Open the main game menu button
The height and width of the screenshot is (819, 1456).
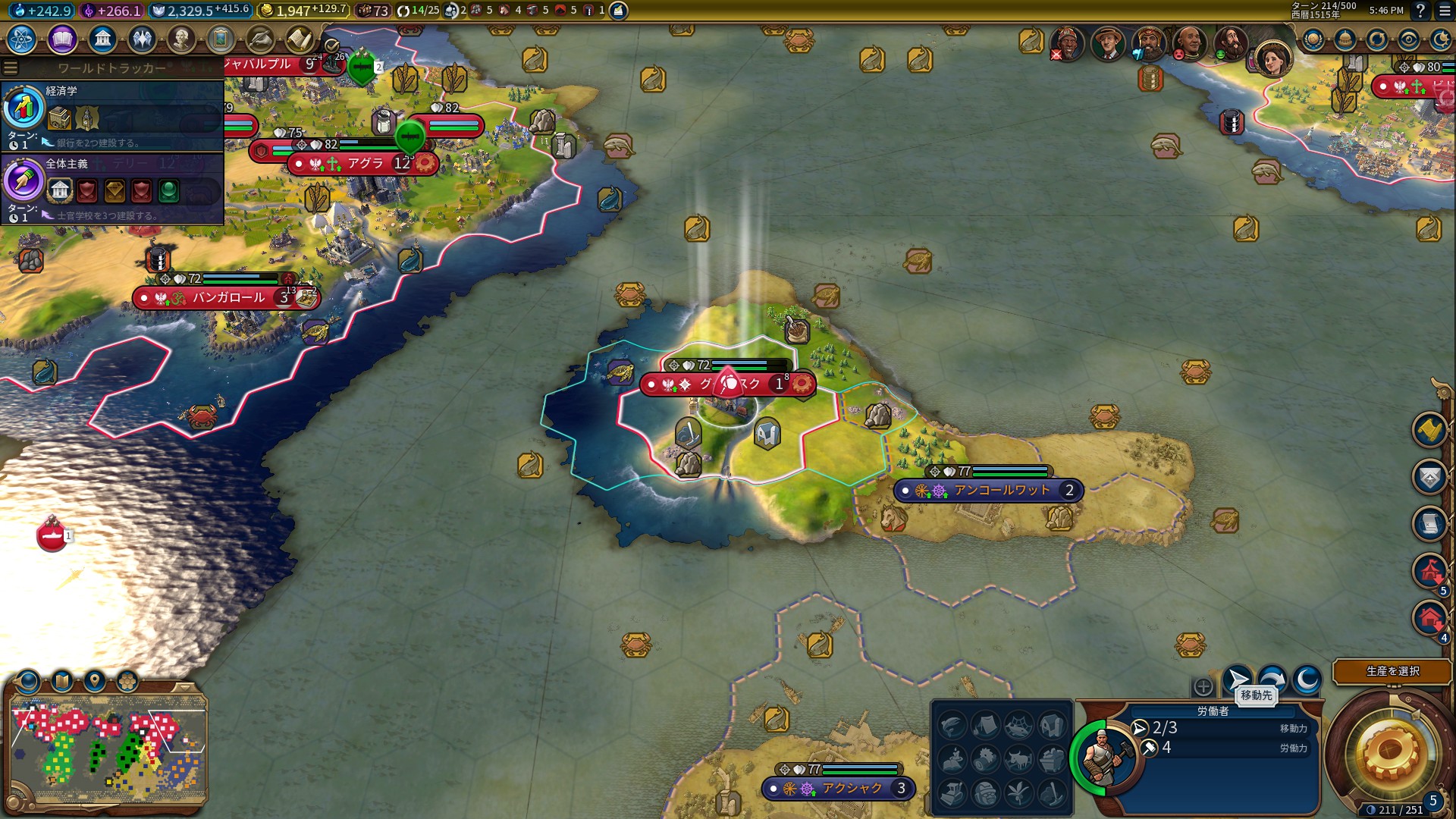pos(1445,11)
